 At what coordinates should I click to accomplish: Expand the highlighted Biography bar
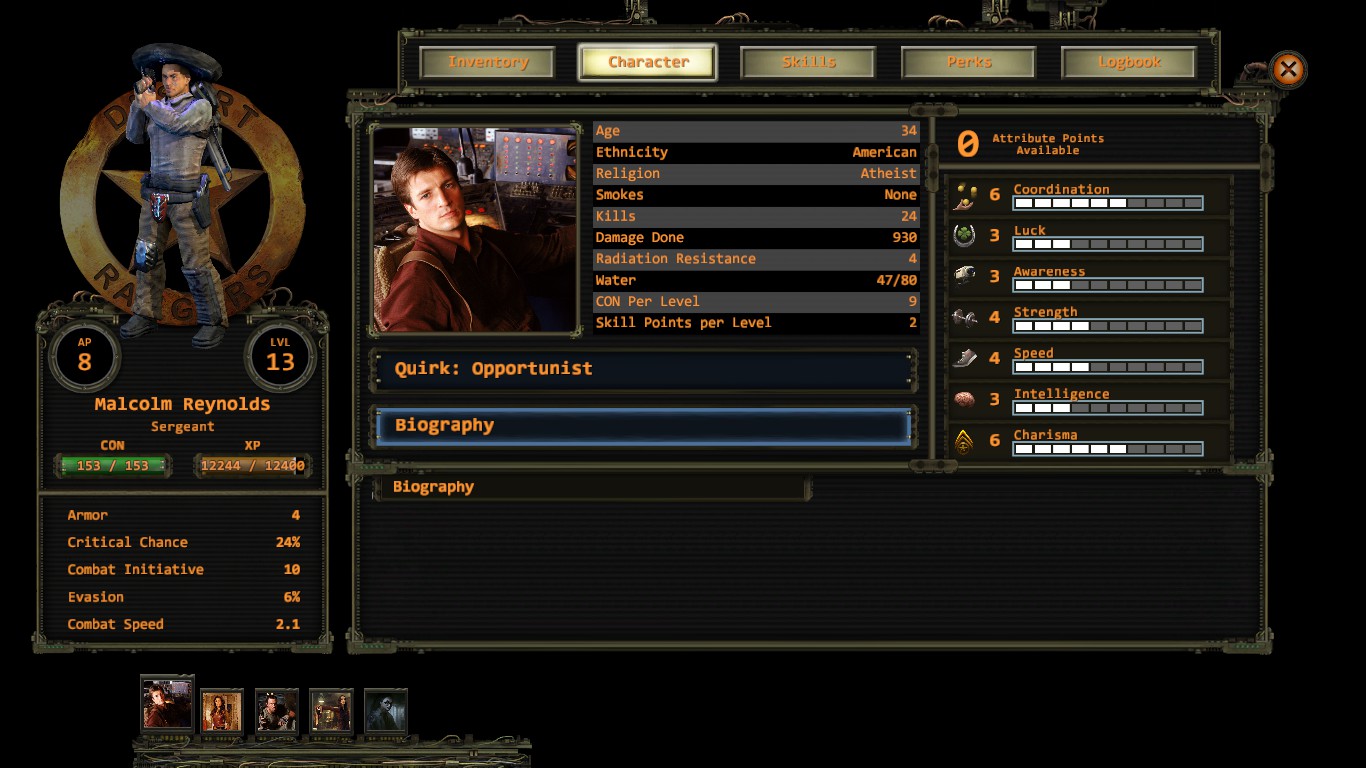(x=644, y=426)
